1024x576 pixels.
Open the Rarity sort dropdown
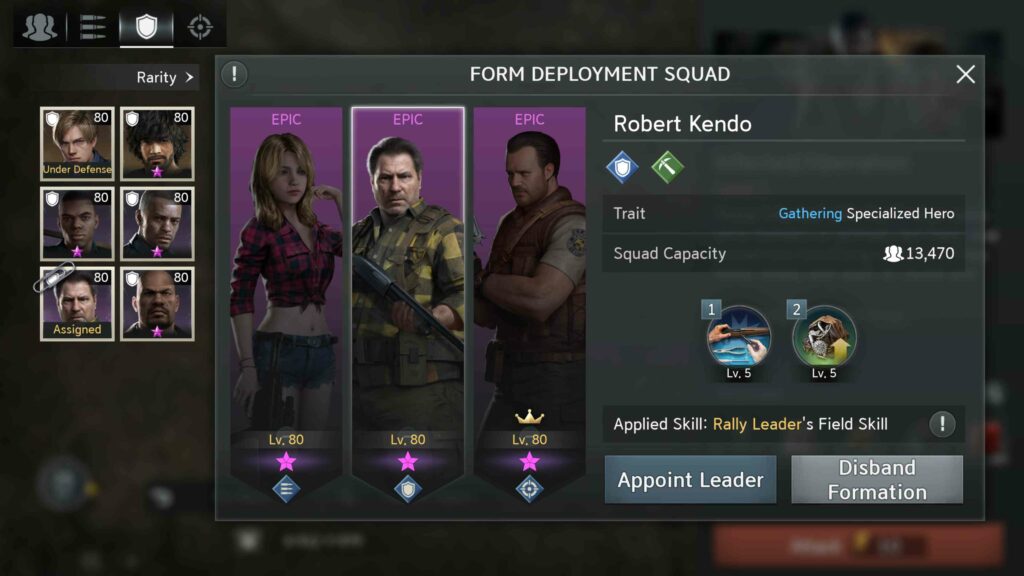click(x=165, y=77)
